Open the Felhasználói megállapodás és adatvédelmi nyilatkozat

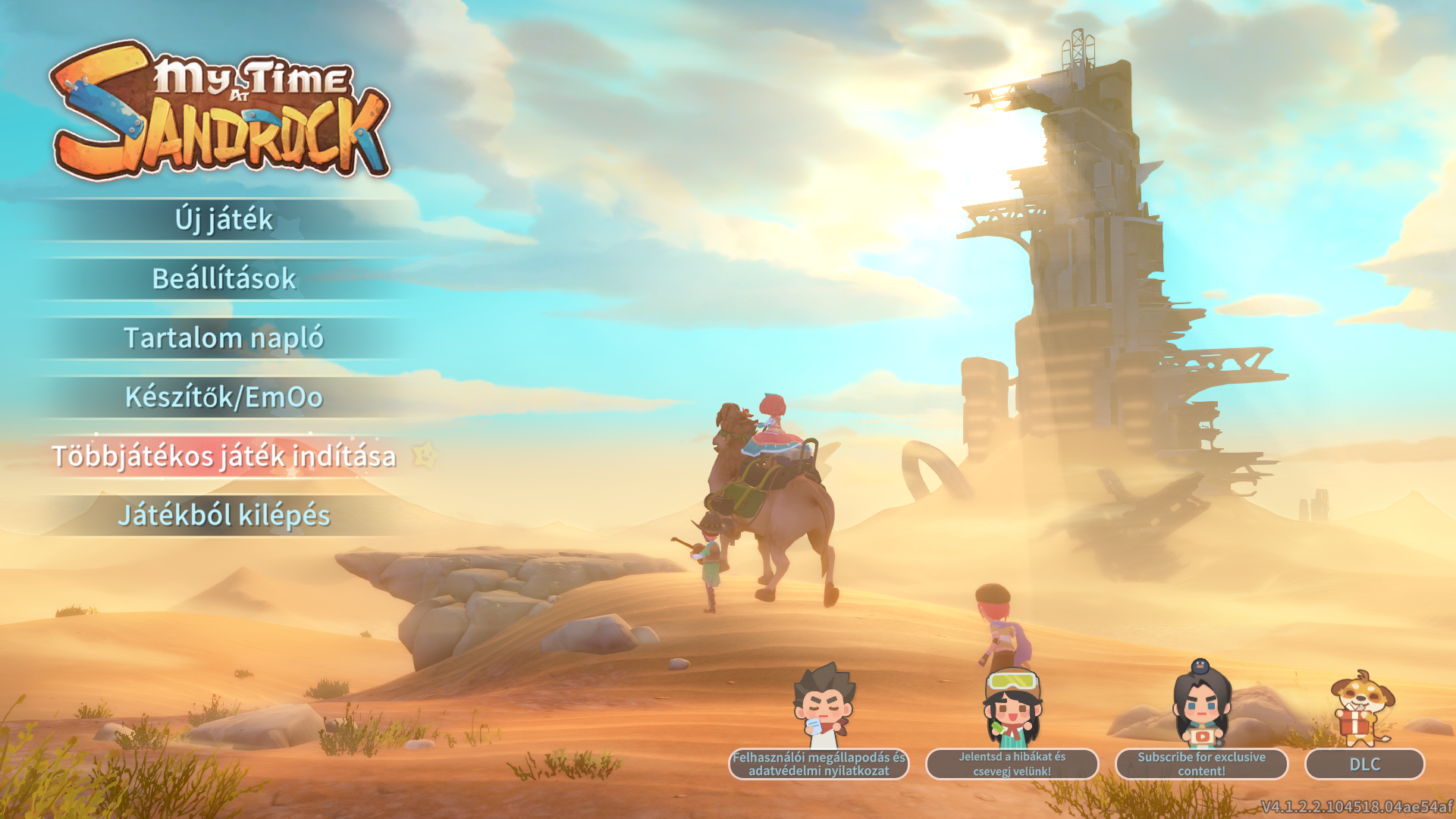coord(818,764)
